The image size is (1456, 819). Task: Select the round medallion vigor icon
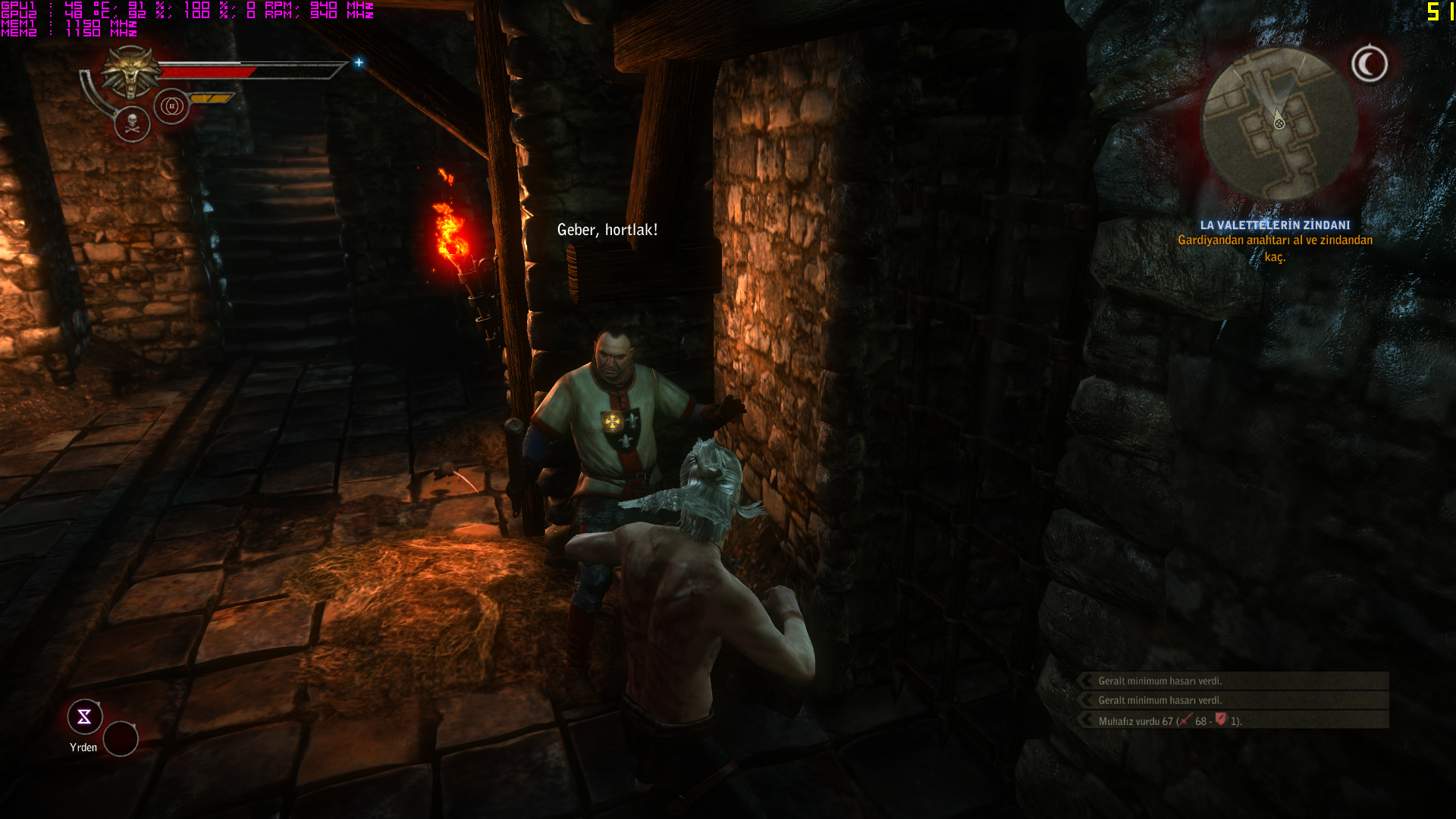171,106
